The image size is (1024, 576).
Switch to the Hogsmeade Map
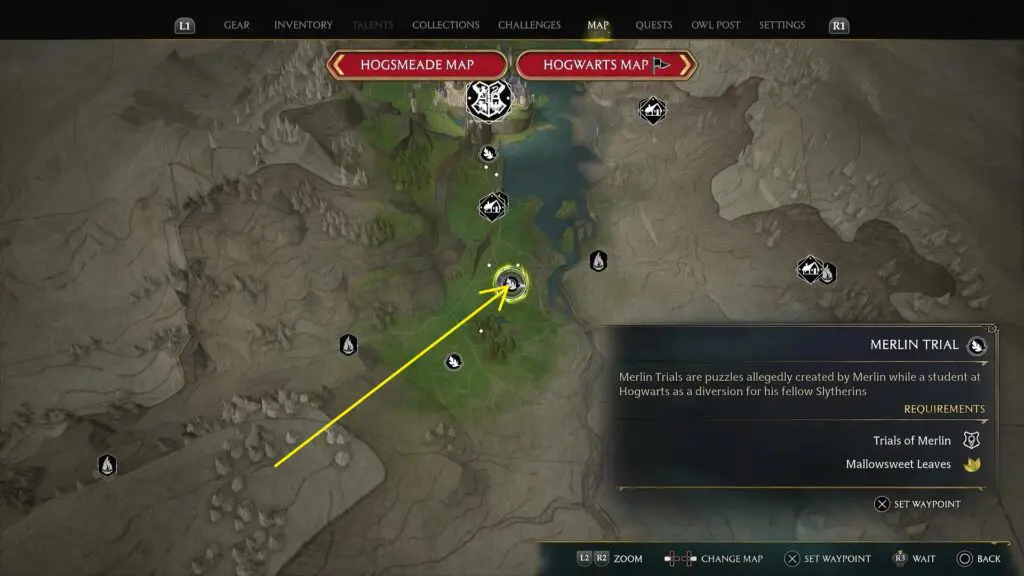(x=417, y=65)
